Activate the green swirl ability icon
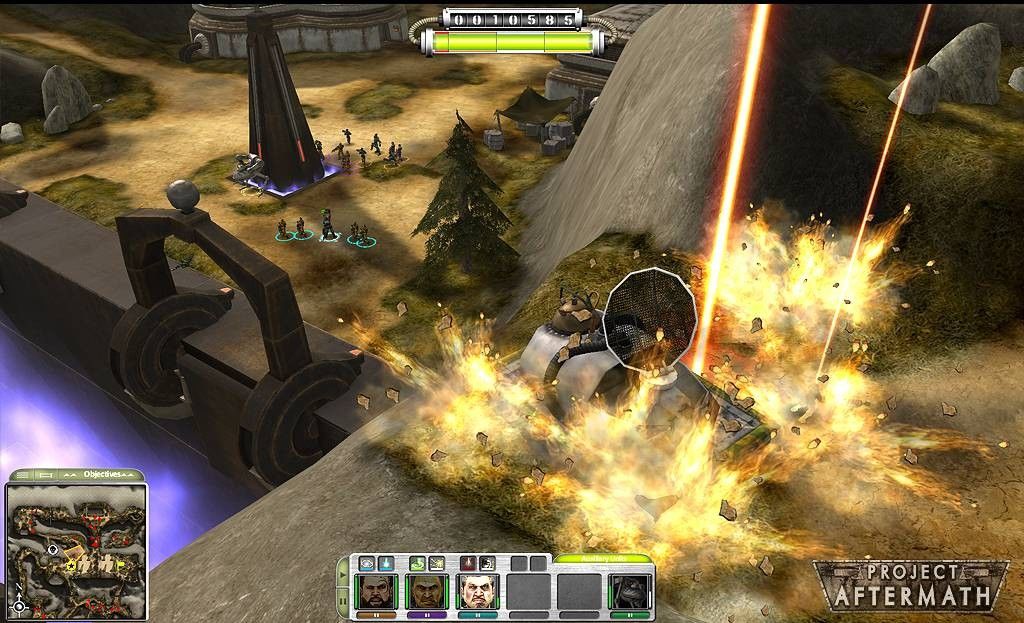The height and width of the screenshot is (623, 1024). 418,564
